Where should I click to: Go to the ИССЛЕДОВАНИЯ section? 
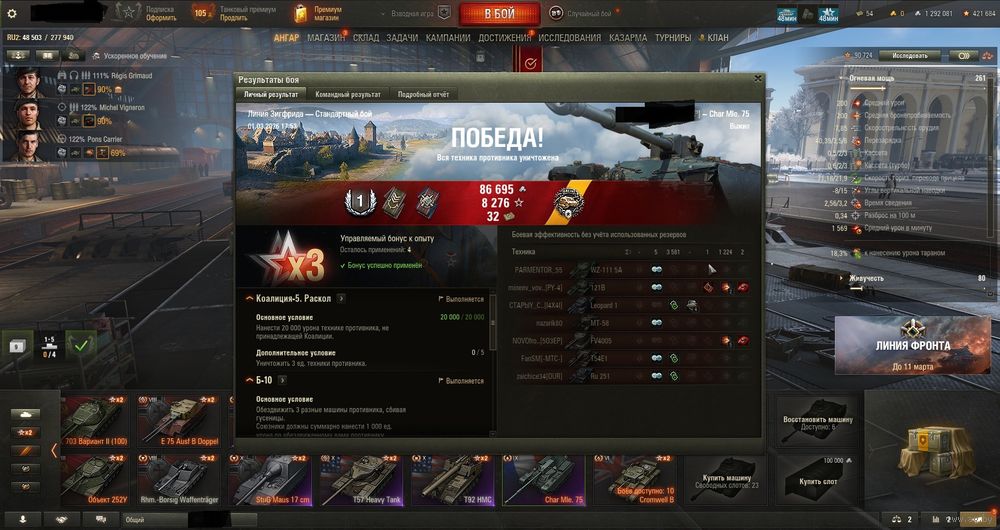point(571,38)
